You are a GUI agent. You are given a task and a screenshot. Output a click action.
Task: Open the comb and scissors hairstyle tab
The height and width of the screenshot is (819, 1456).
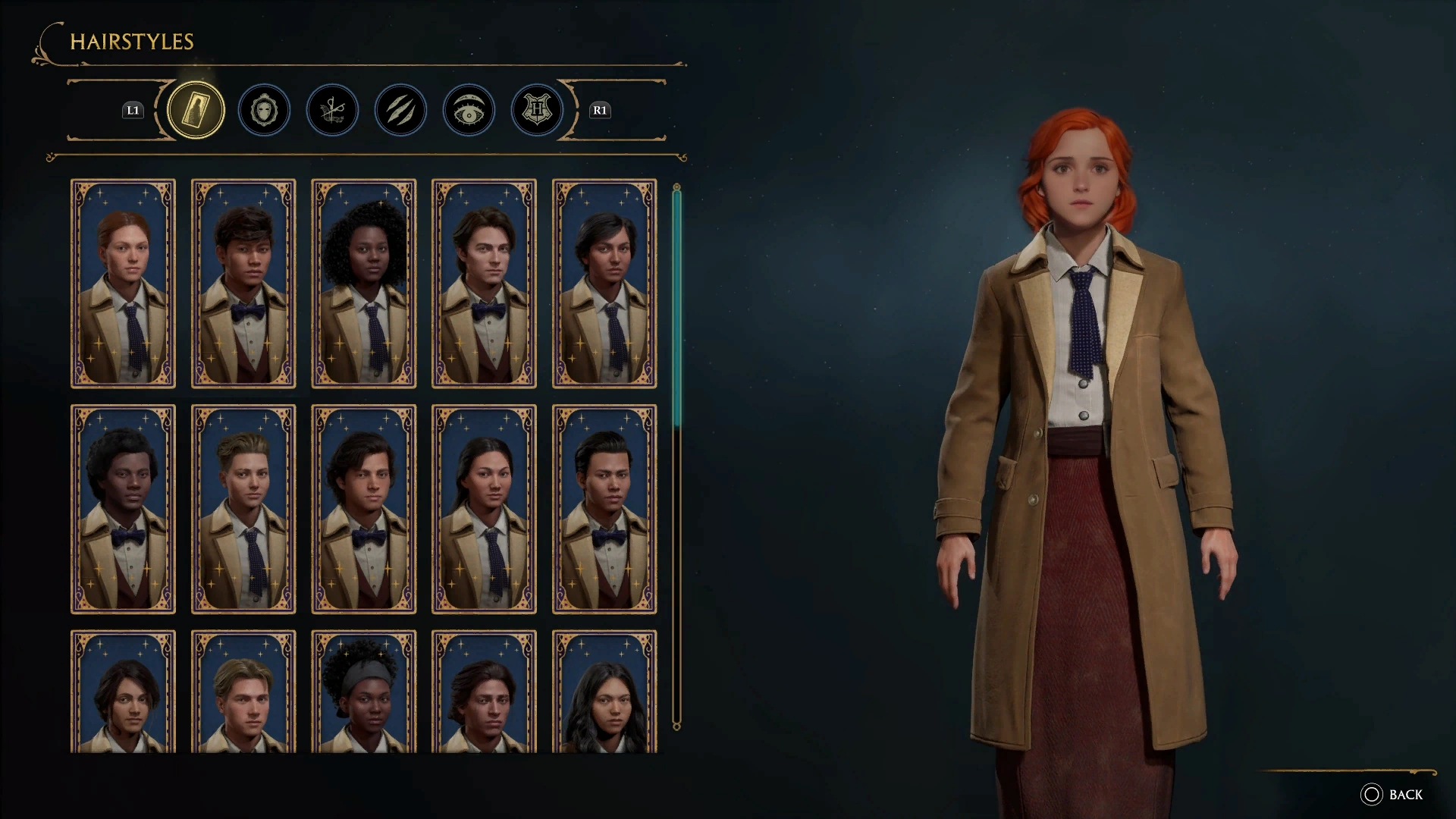pos(332,111)
